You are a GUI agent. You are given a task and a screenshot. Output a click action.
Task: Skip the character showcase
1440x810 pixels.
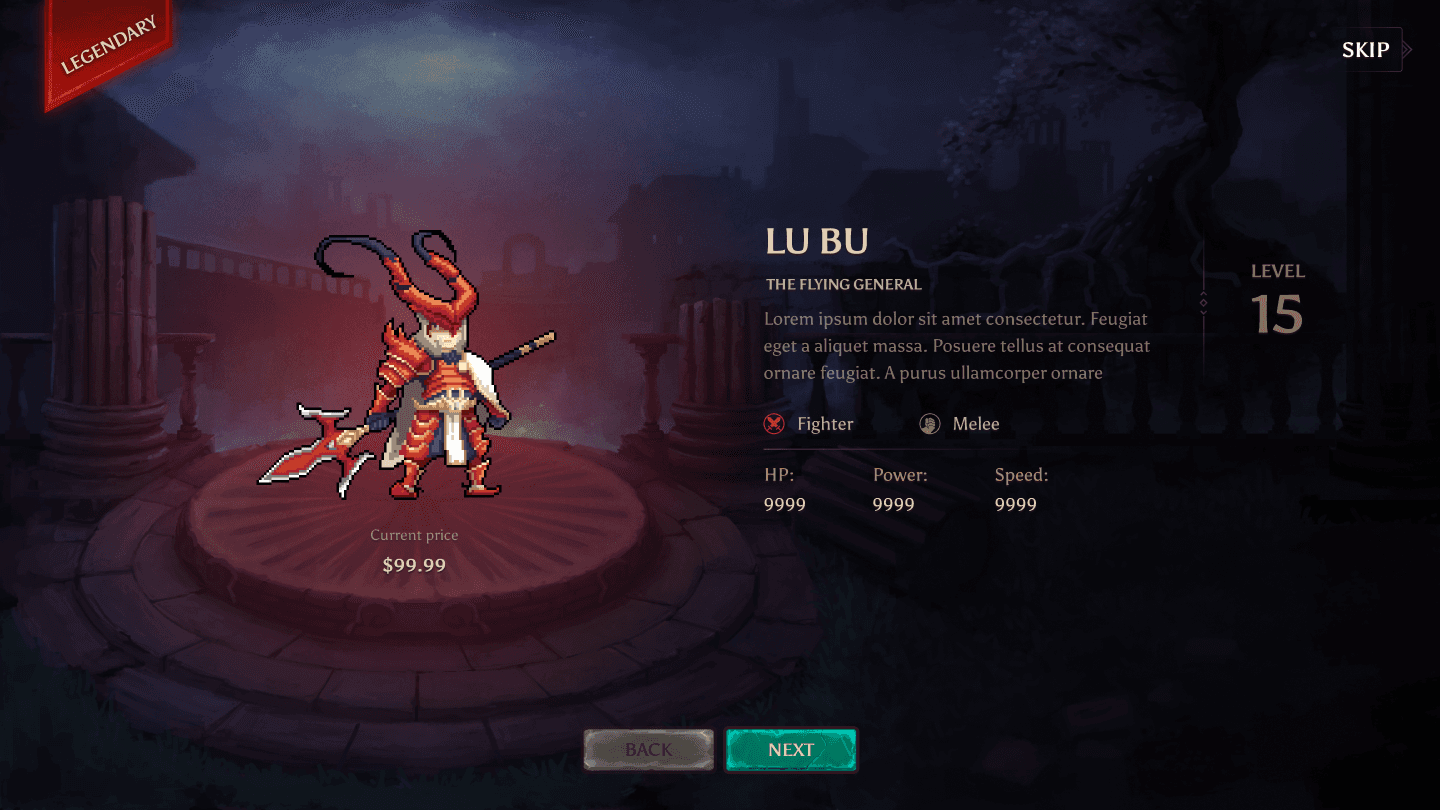pos(1367,50)
